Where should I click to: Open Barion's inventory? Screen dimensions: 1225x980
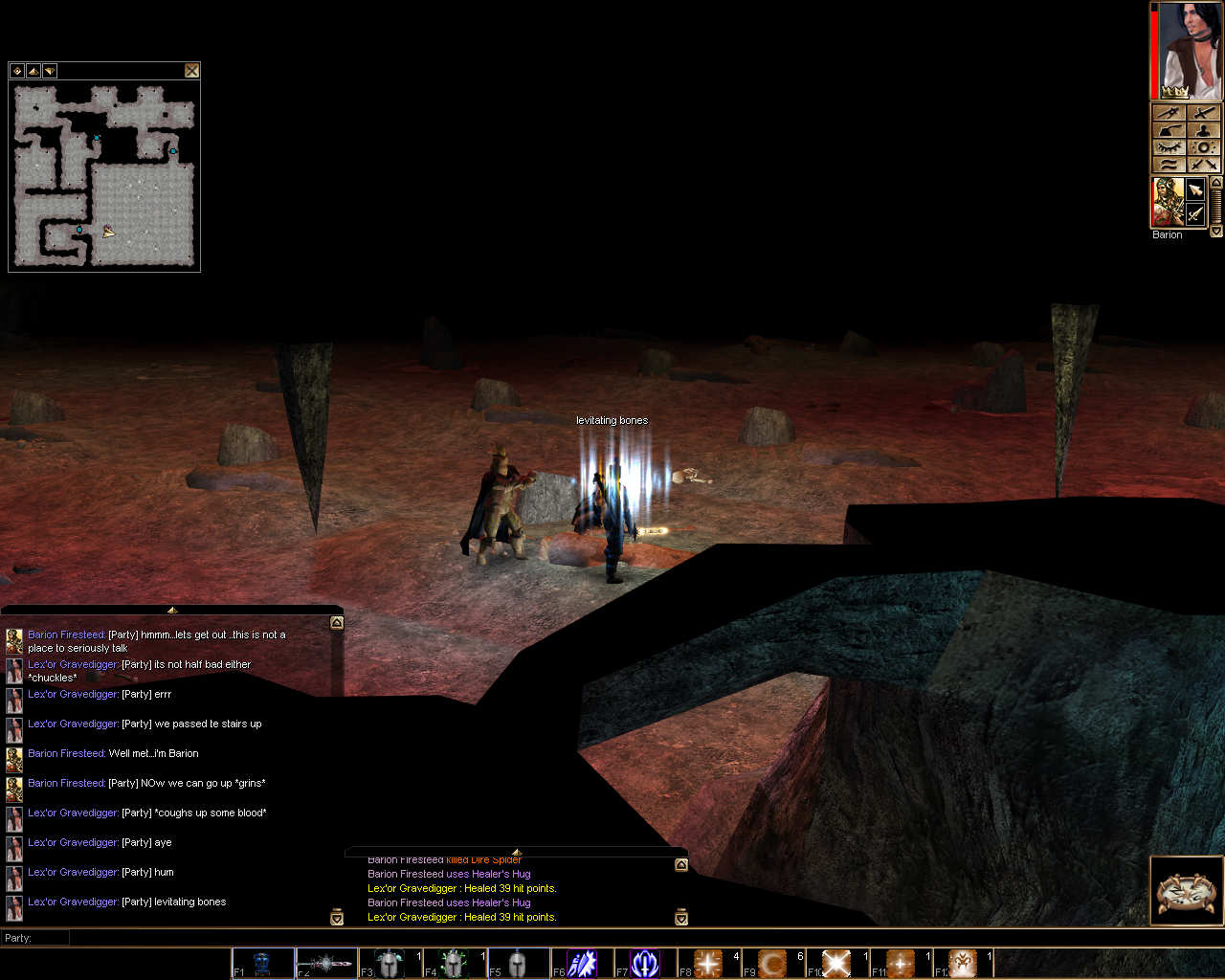click(x=1169, y=130)
